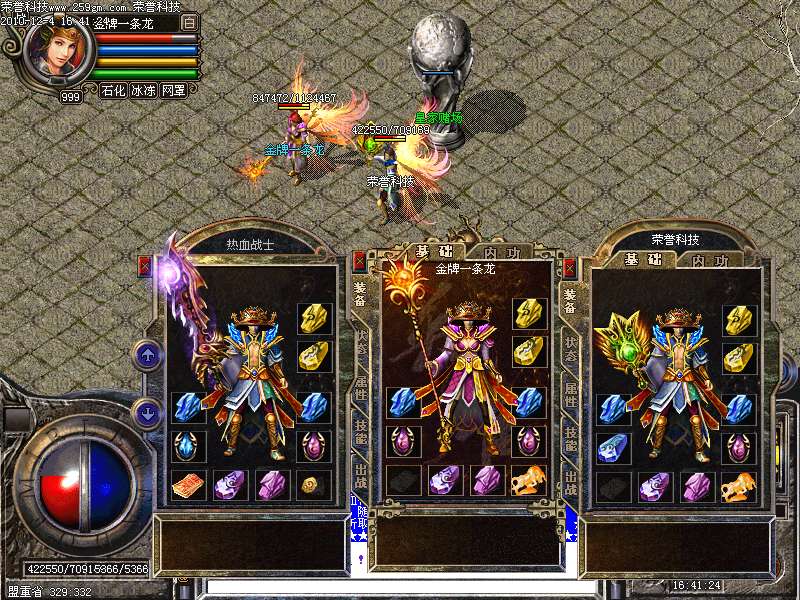This screenshot has height=600, width=800.
Task: Toggle the 网罩 status button
Action: pyautogui.click(x=173, y=90)
